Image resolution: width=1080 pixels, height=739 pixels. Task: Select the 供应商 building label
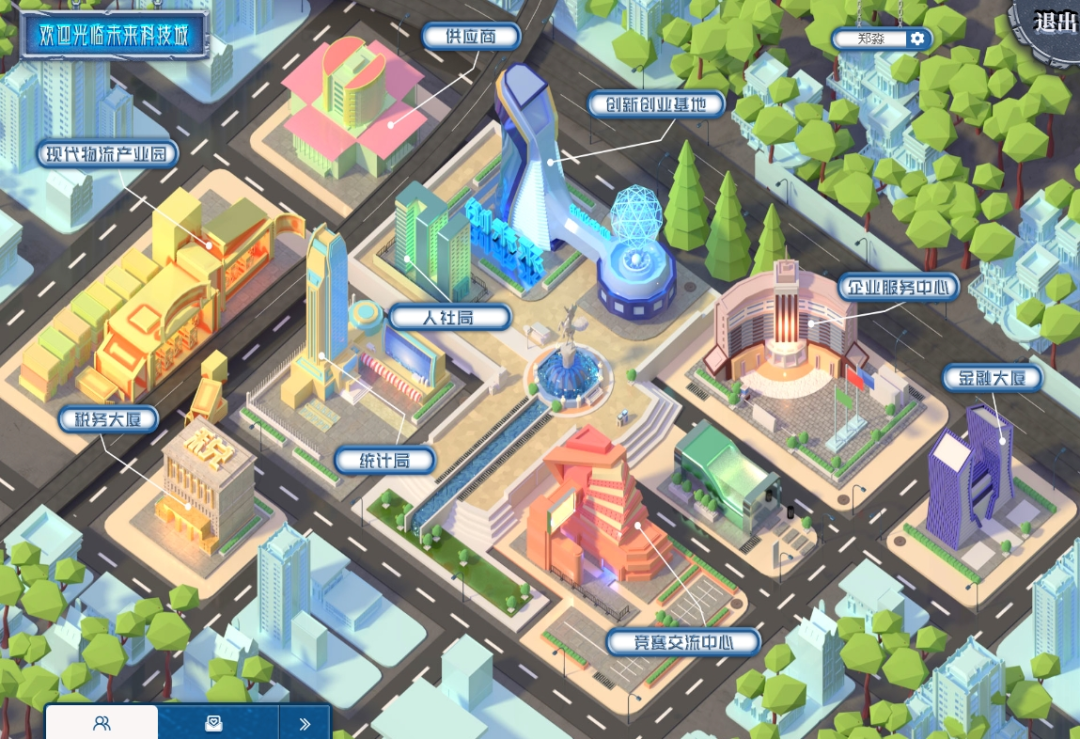[471, 37]
